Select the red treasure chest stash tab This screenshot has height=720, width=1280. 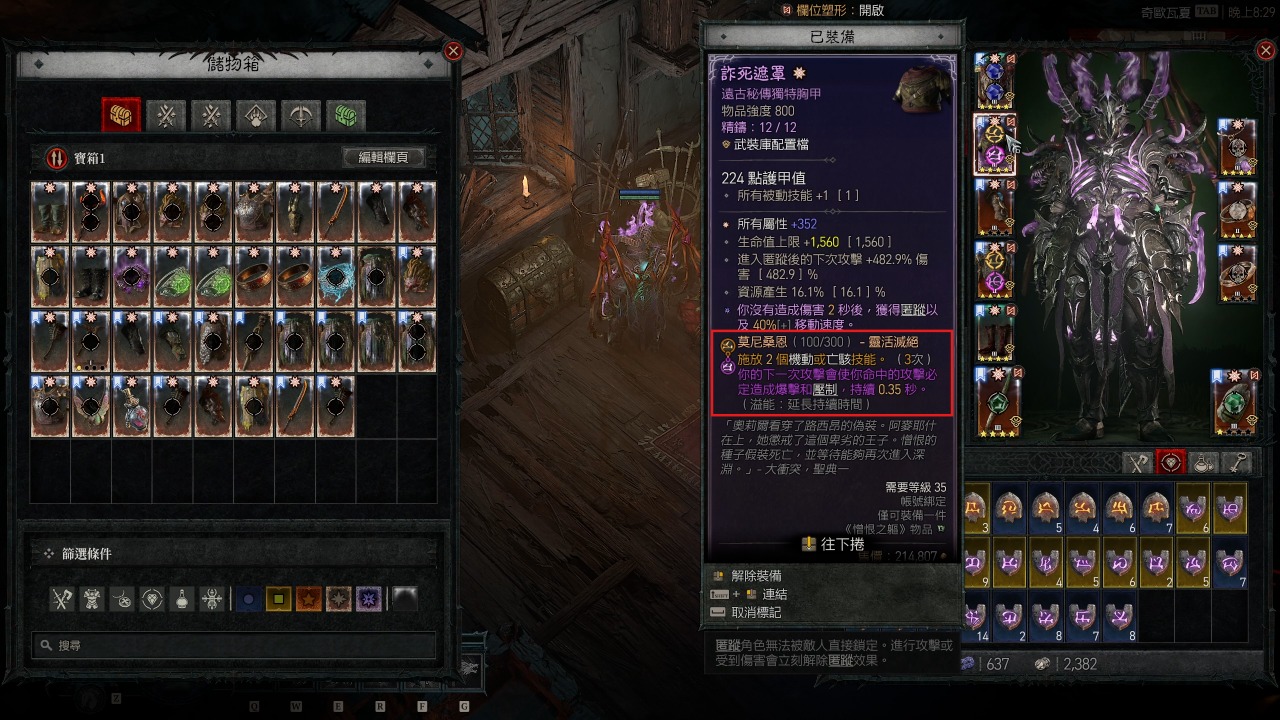(121, 116)
